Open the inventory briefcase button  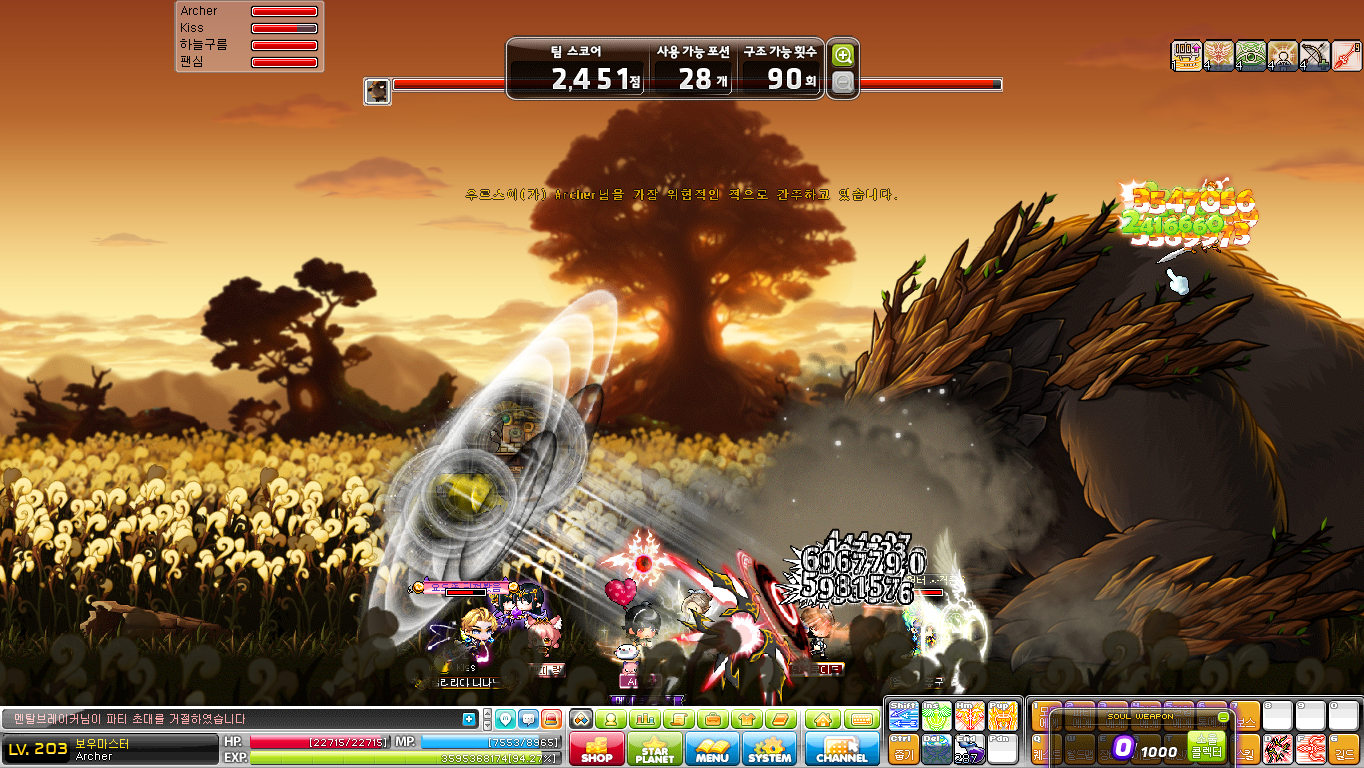coord(713,719)
